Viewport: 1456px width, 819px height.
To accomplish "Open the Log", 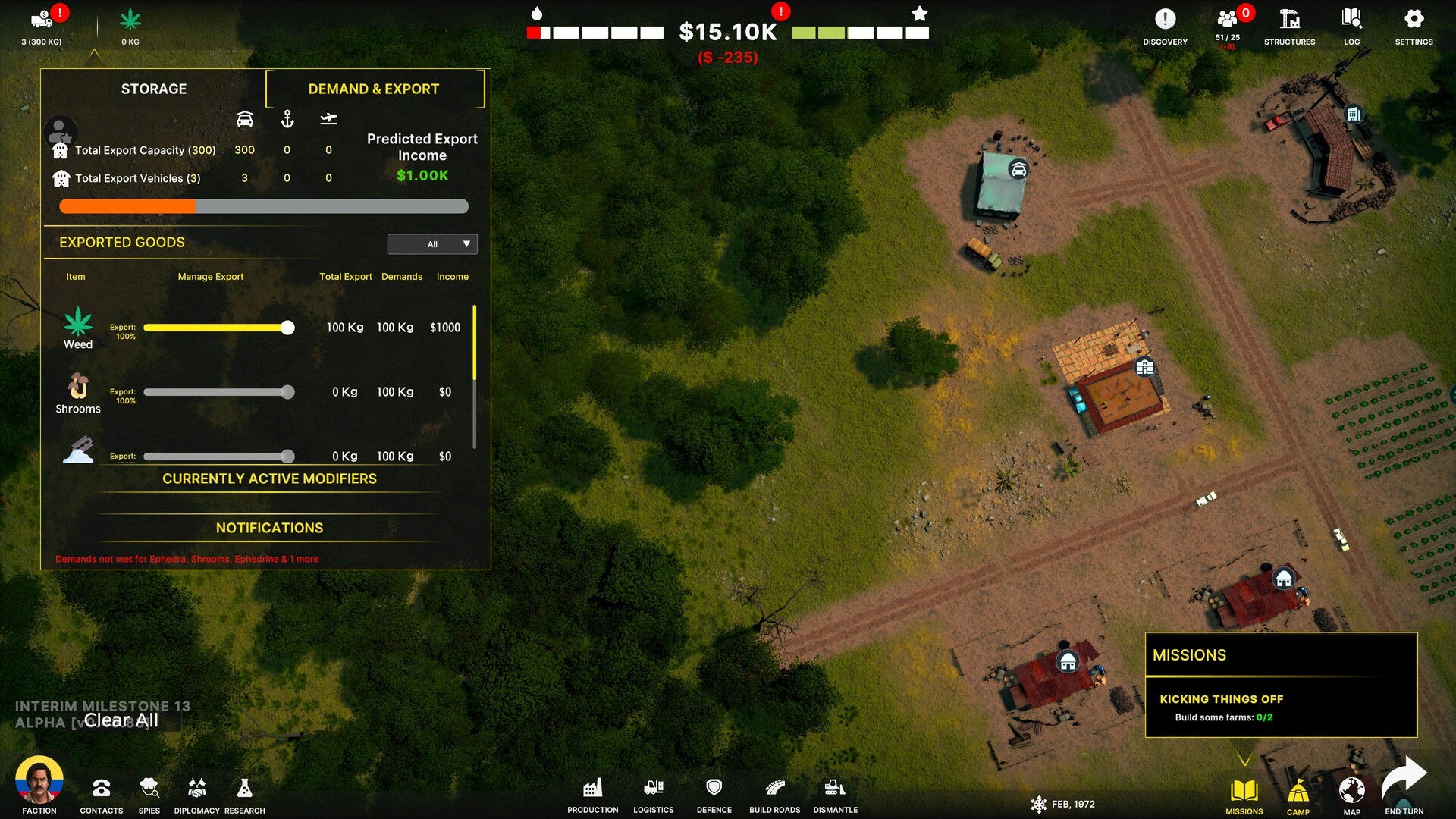I will coord(1351,25).
